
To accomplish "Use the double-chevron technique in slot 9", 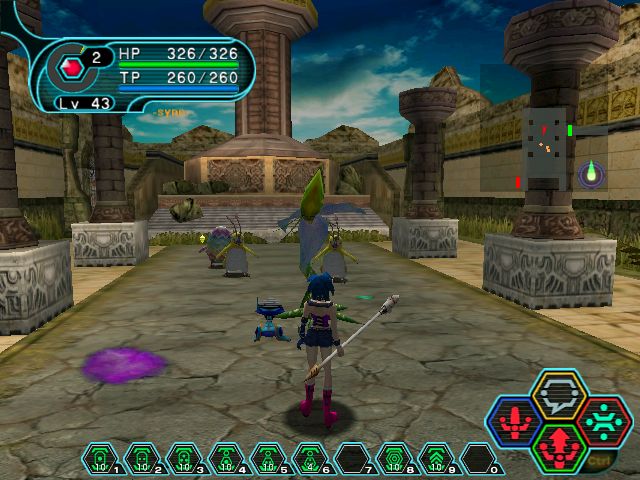I will point(436,459).
